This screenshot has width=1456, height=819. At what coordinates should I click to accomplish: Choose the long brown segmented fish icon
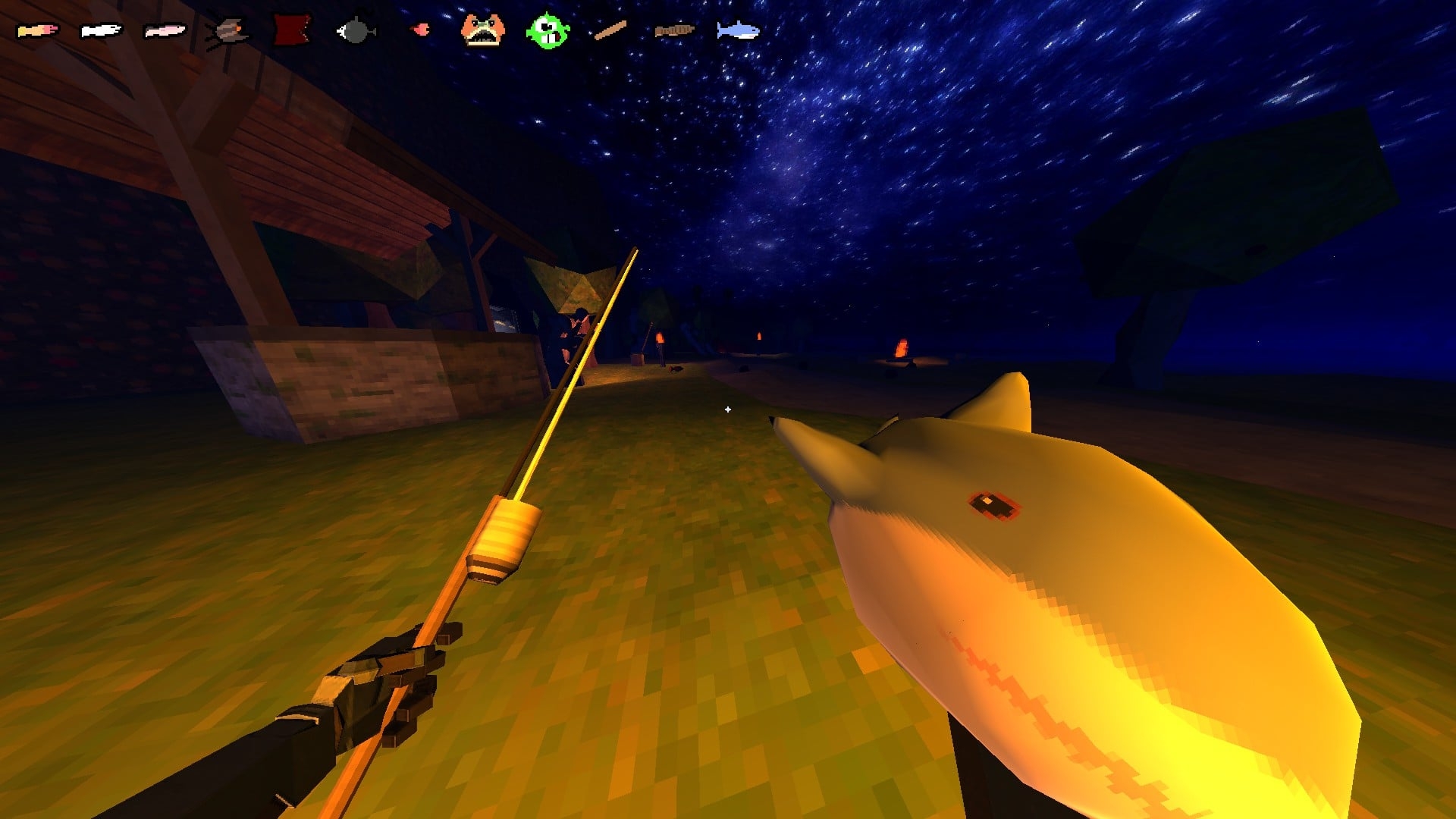[674, 30]
